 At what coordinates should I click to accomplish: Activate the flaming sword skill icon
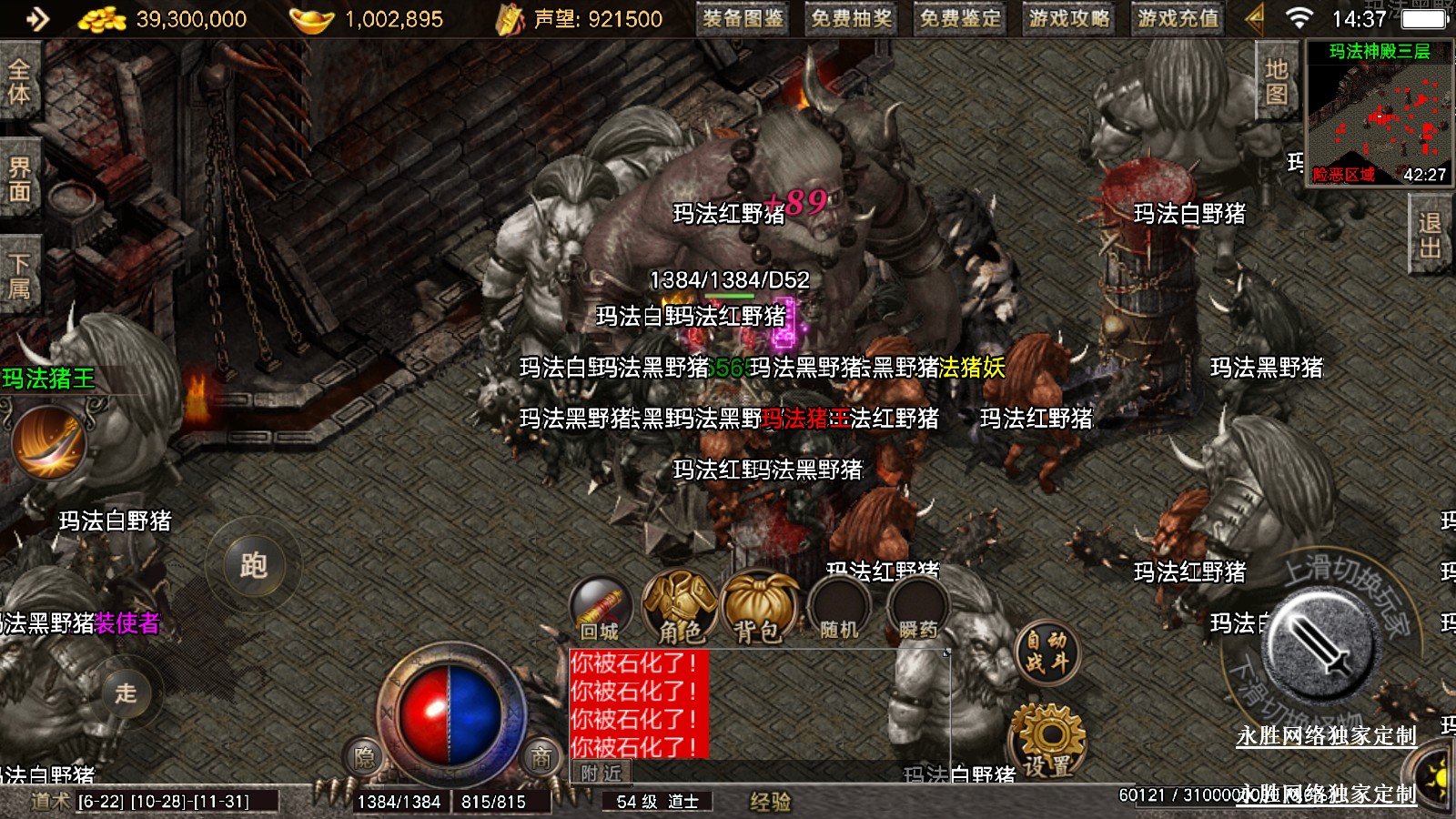48,442
